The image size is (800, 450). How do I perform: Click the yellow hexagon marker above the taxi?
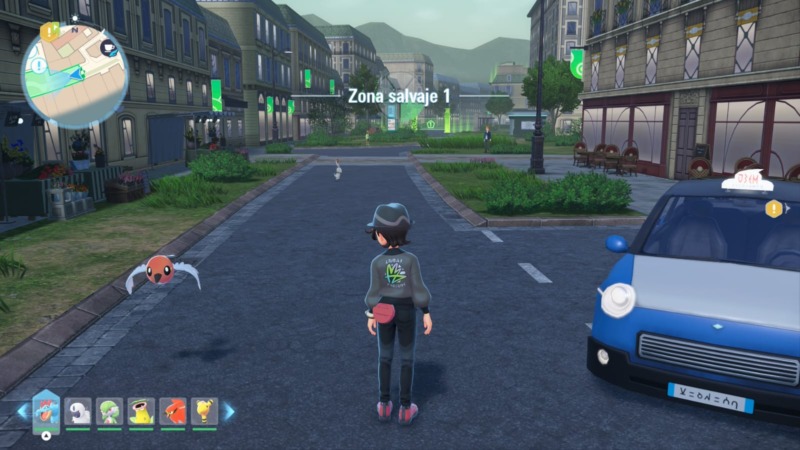(x=773, y=209)
